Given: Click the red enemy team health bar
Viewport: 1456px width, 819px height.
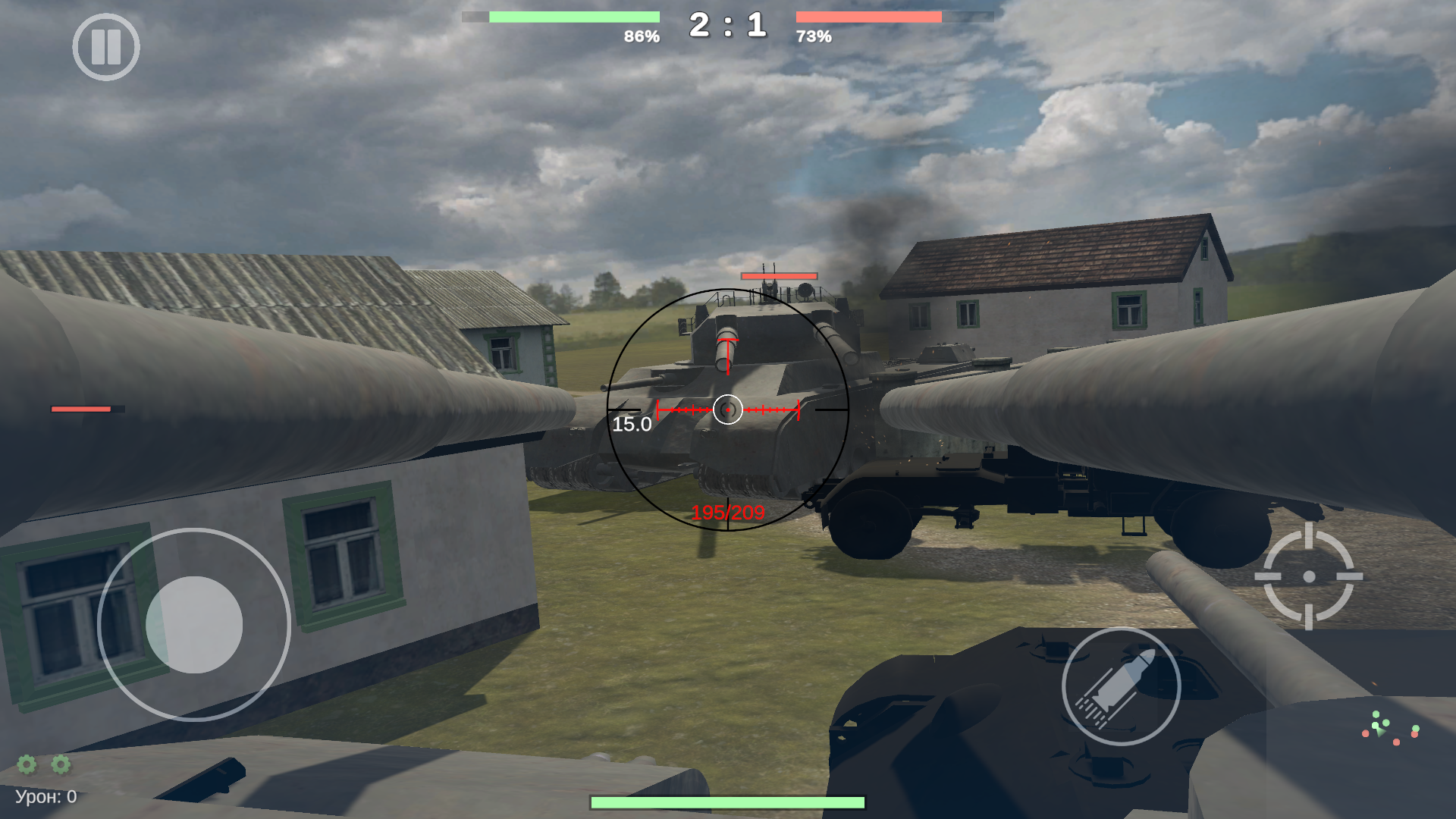Looking at the screenshot, I should tap(869, 16).
